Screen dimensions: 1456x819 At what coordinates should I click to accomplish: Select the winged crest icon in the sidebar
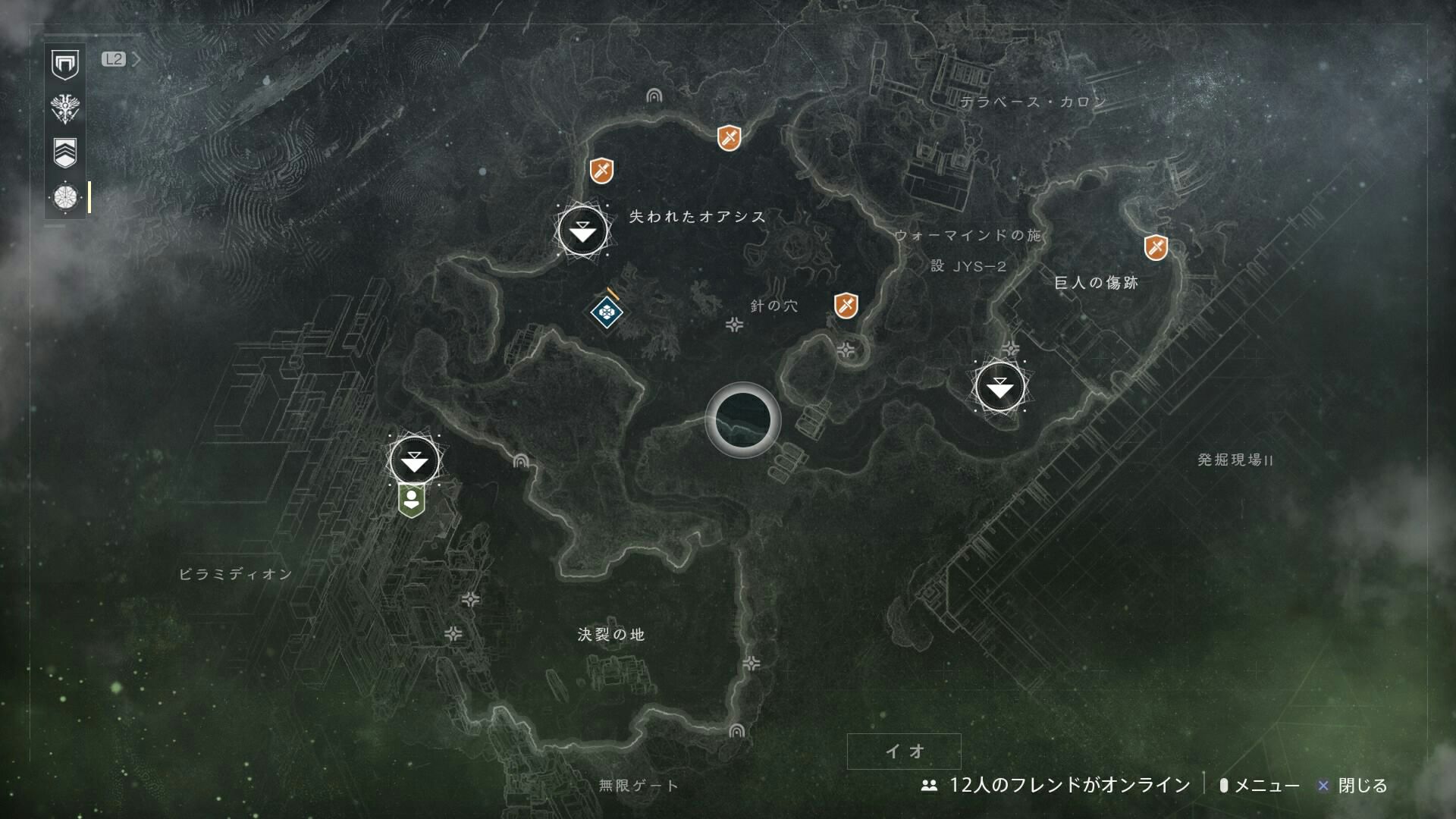click(x=65, y=108)
